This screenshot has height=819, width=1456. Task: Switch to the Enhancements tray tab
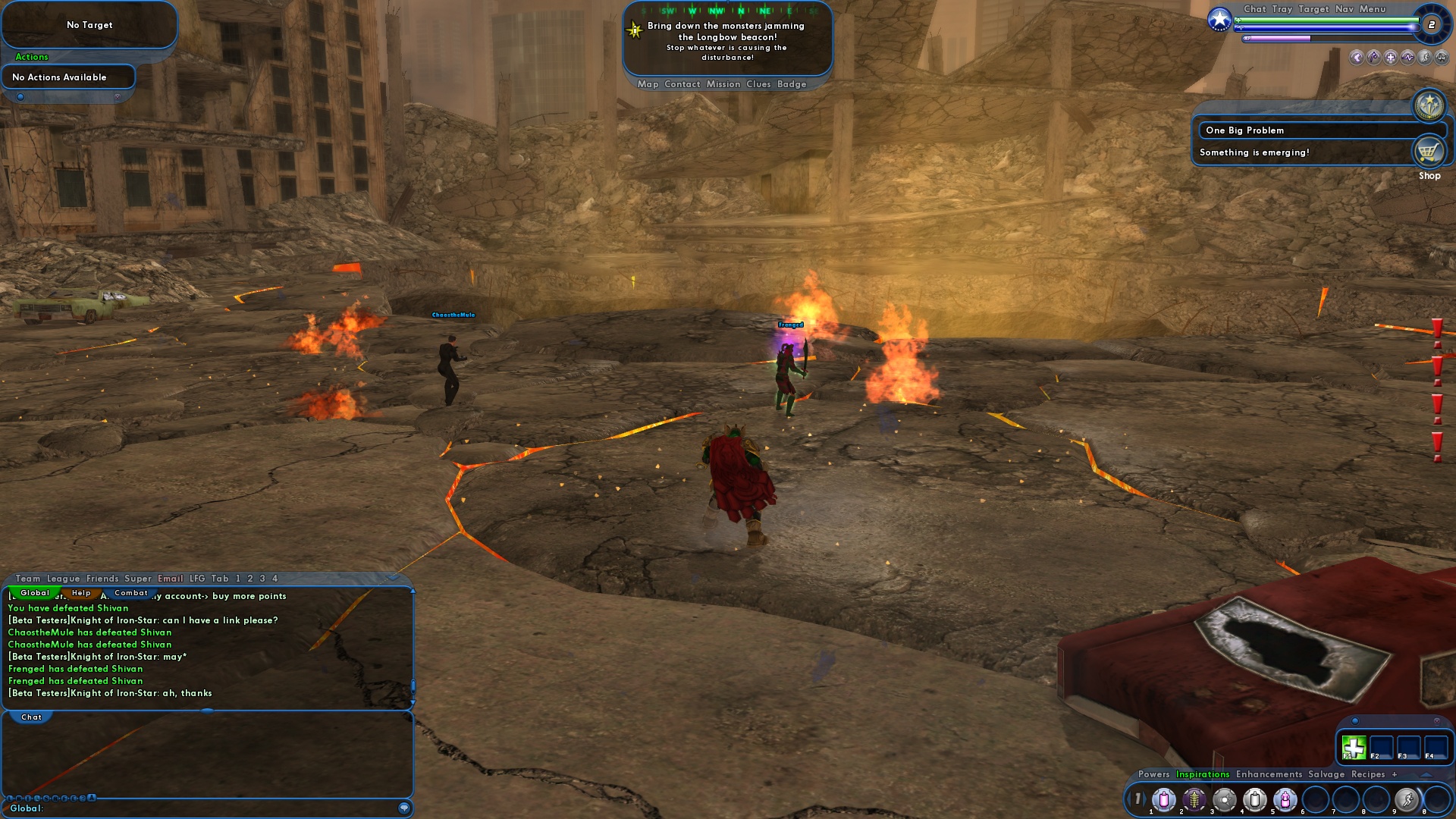pyautogui.click(x=1268, y=775)
